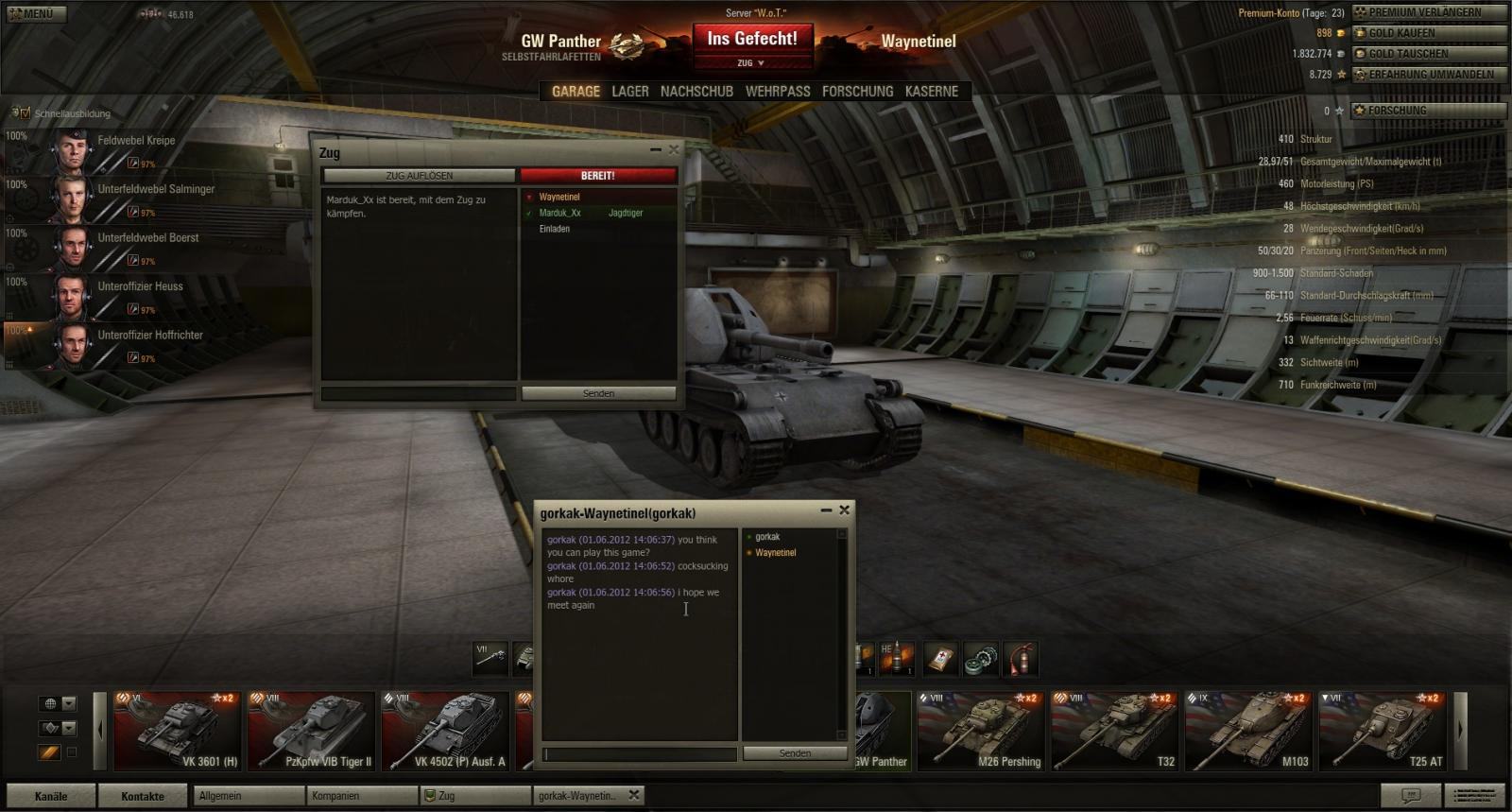Close the Zug platoon window

coord(674,149)
